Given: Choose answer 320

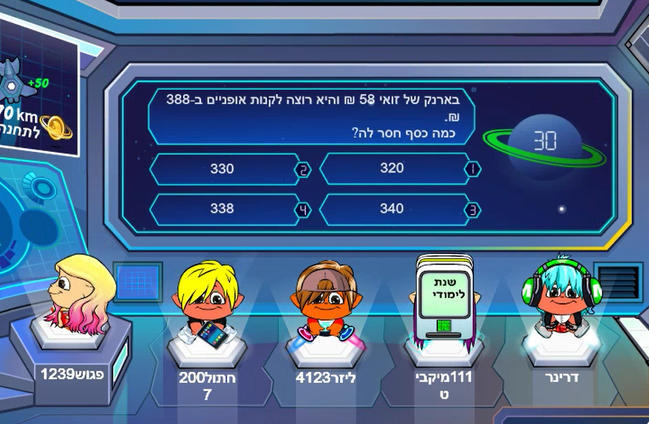Looking at the screenshot, I should click(x=392, y=169).
